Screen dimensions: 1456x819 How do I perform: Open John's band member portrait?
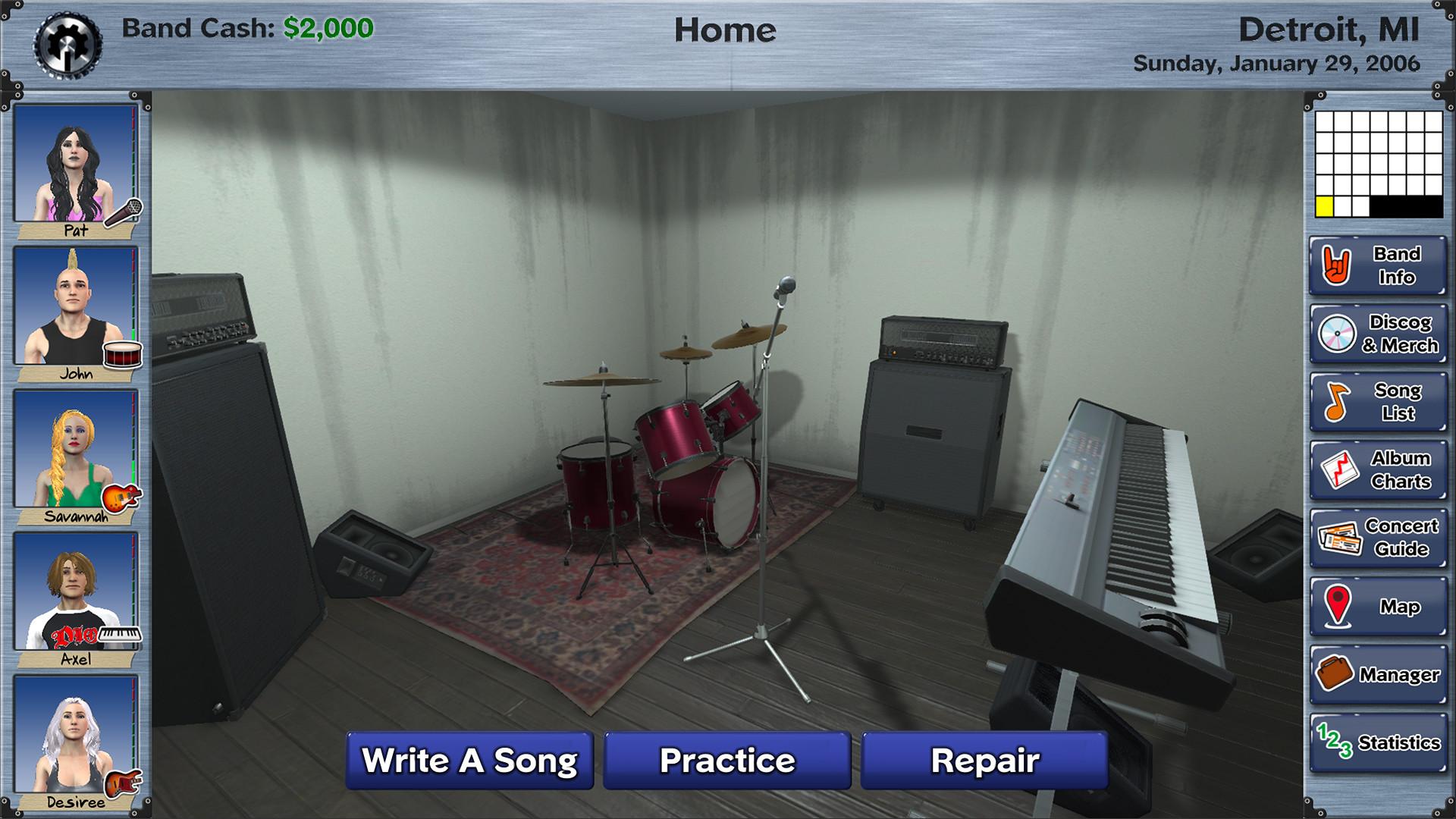point(74,303)
